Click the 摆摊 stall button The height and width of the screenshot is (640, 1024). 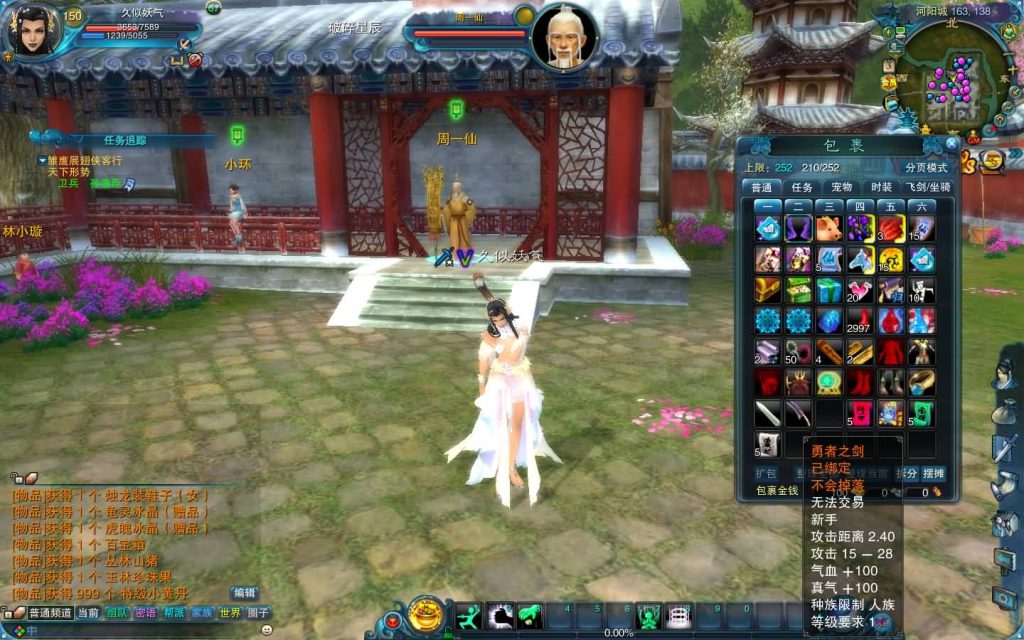pos(933,473)
